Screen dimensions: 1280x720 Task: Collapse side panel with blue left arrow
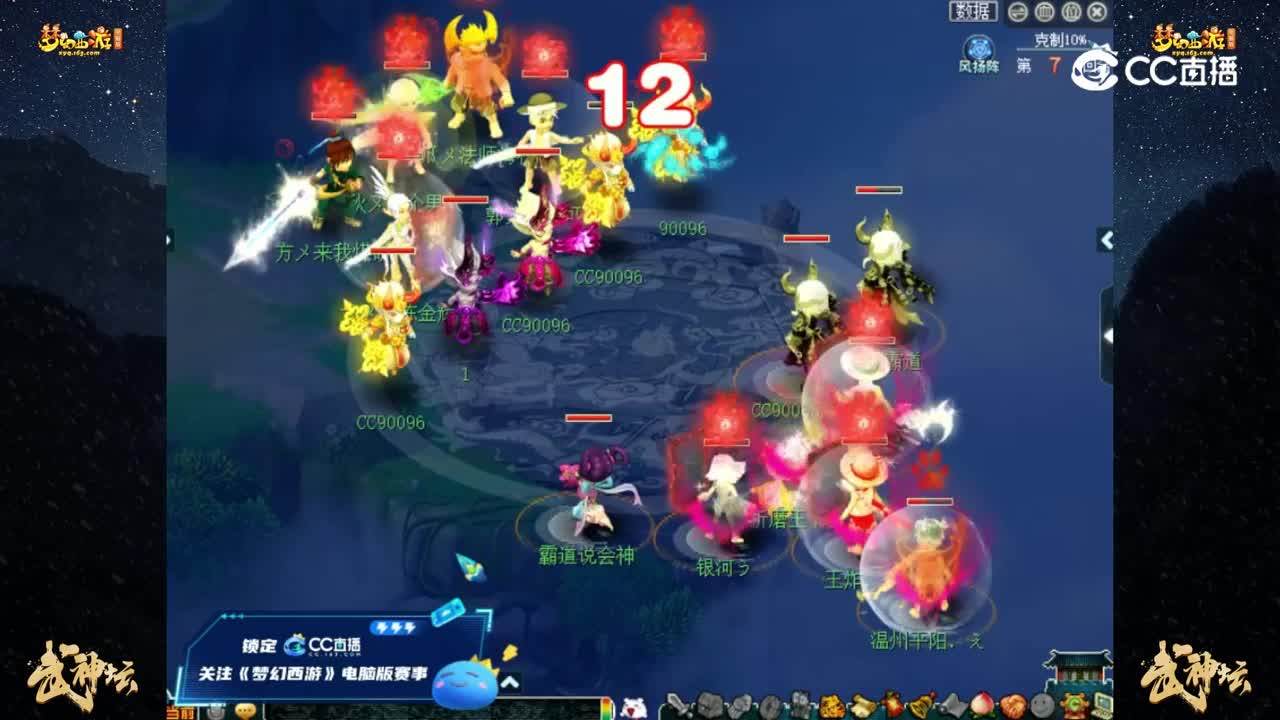(1108, 240)
